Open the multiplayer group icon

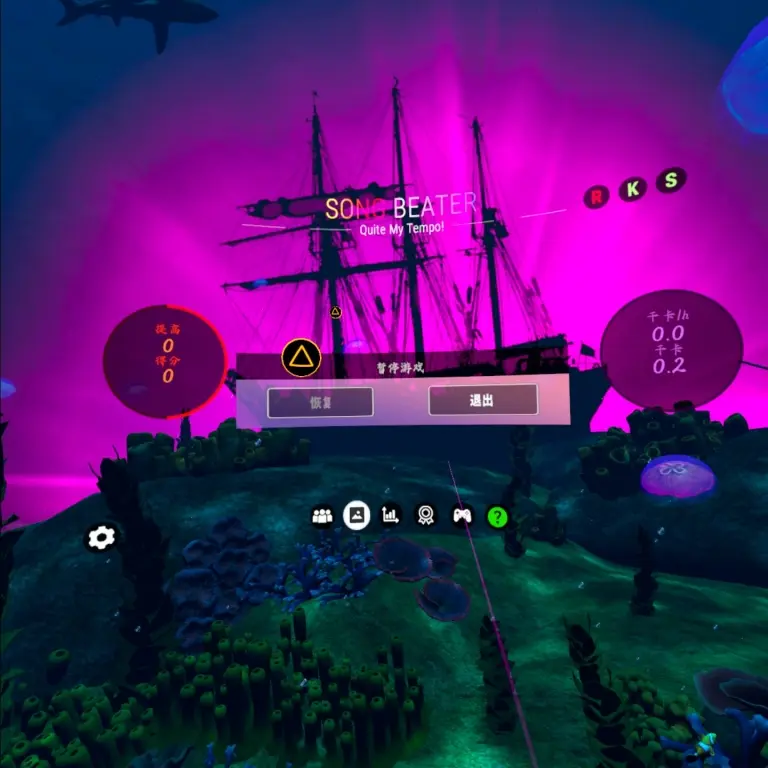tap(322, 516)
